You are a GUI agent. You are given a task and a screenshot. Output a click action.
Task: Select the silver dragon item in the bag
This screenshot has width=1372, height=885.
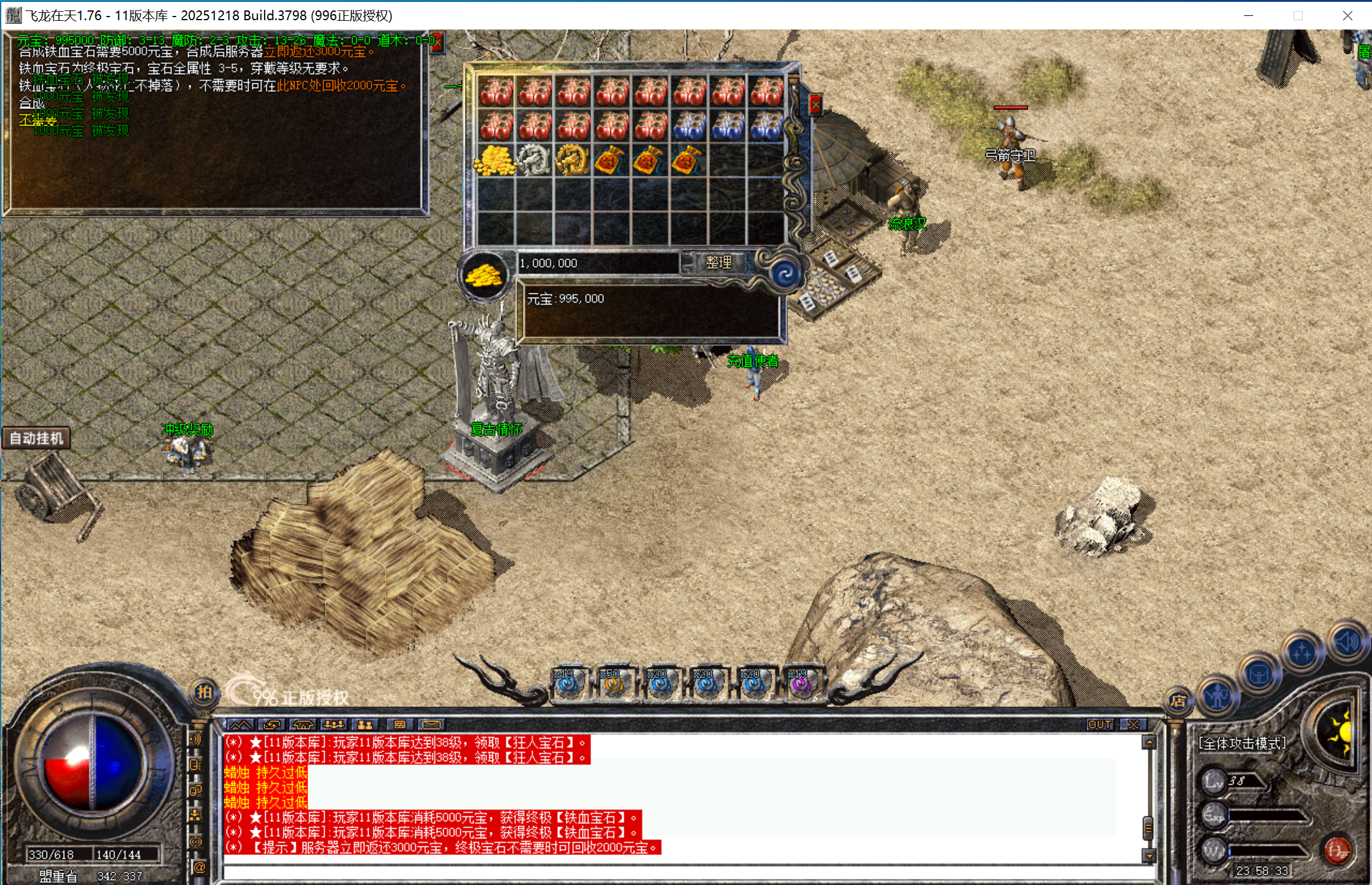point(535,160)
